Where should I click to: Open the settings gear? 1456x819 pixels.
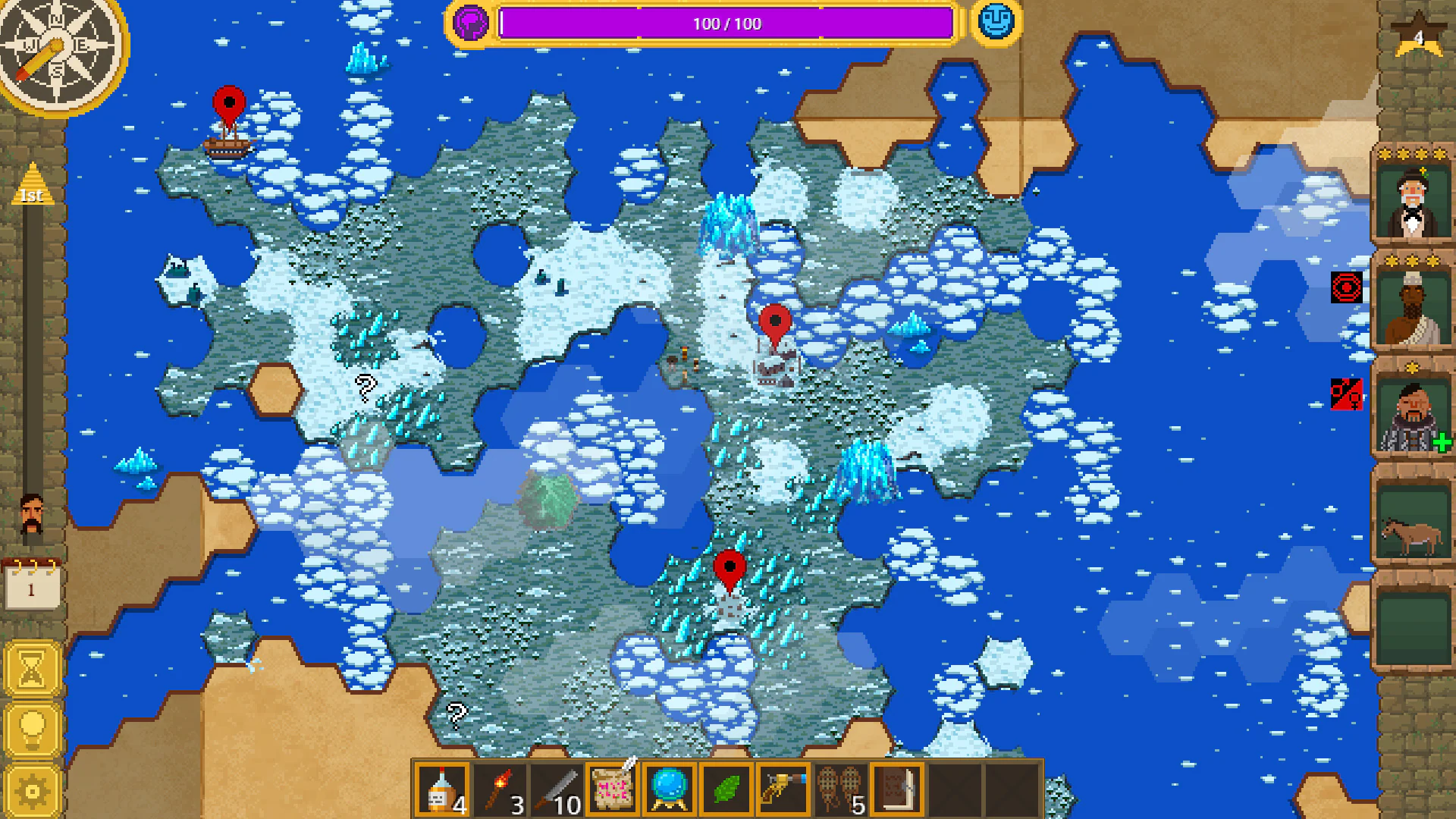pos(30,789)
